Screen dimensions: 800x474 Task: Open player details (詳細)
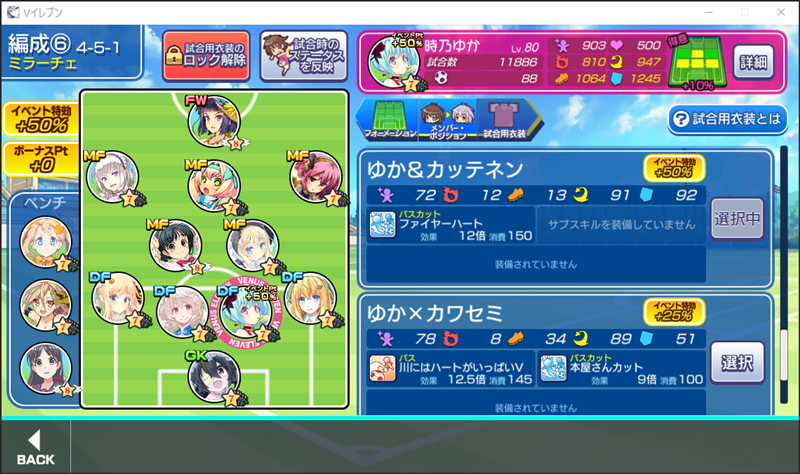point(754,61)
